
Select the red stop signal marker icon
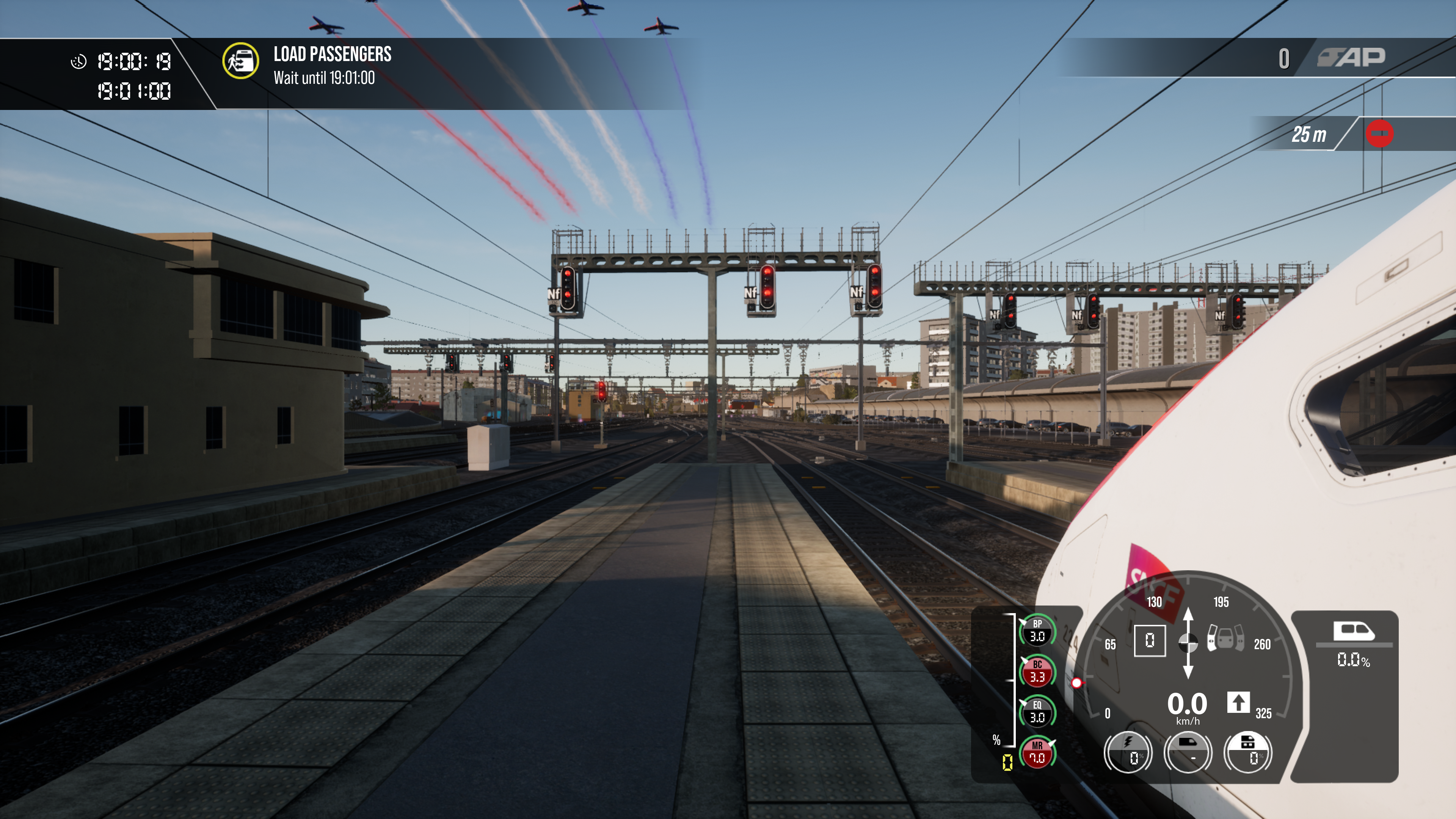(1379, 134)
